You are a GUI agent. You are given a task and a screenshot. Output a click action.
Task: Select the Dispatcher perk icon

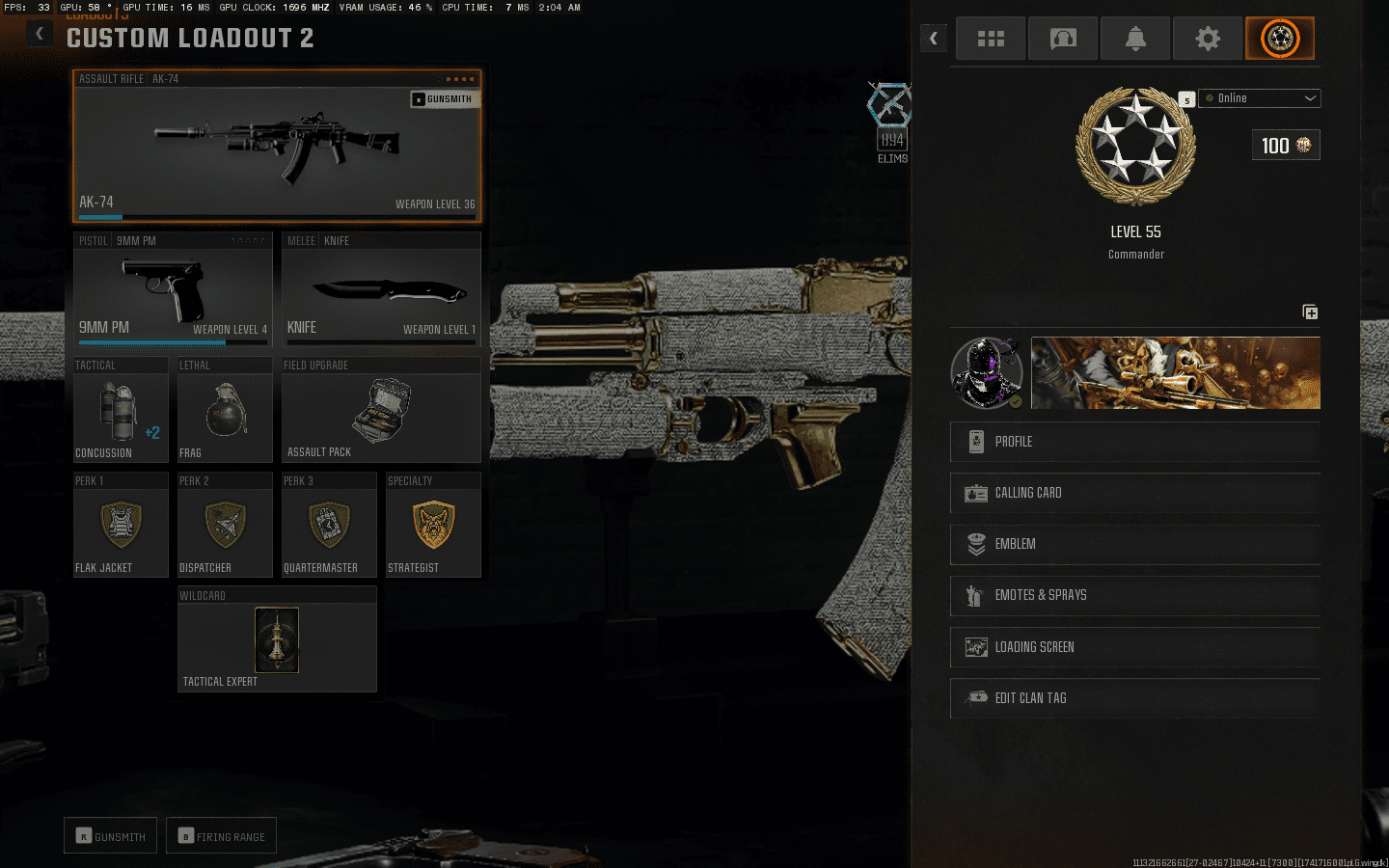point(225,524)
